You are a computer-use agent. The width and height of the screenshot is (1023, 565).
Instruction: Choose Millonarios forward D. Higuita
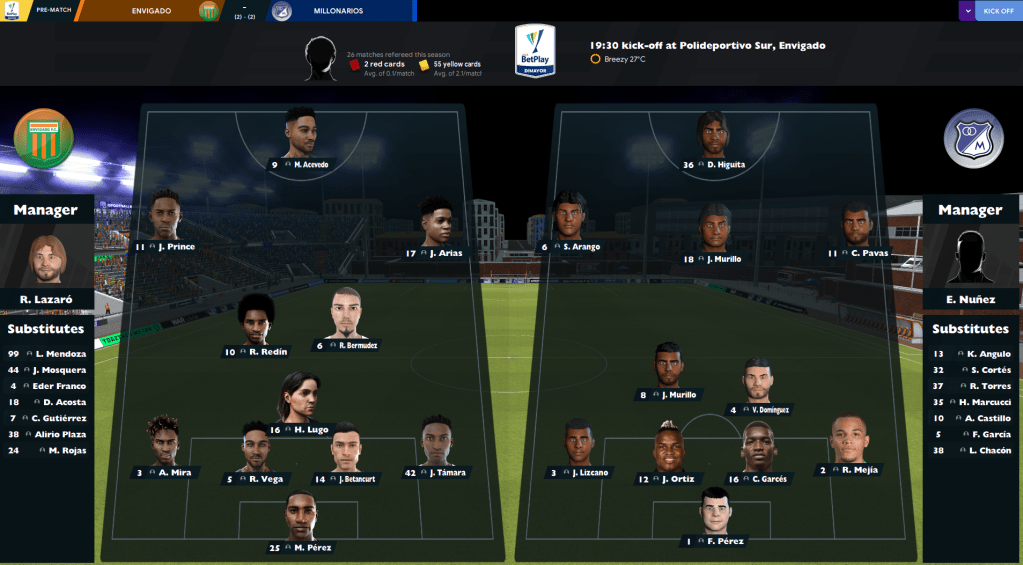(x=714, y=141)
